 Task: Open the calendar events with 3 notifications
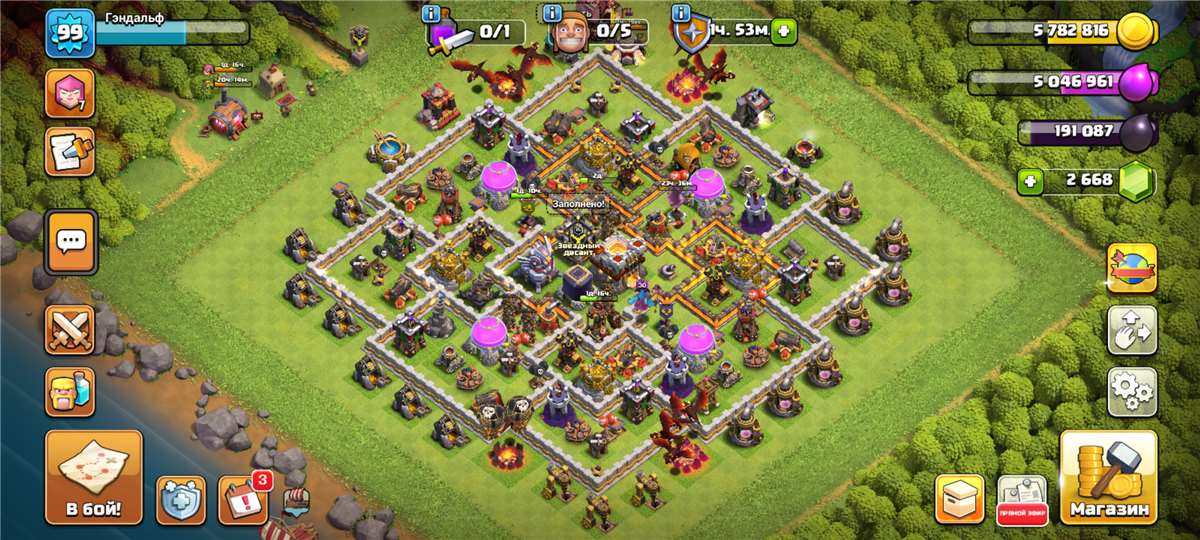click(243, 500)
